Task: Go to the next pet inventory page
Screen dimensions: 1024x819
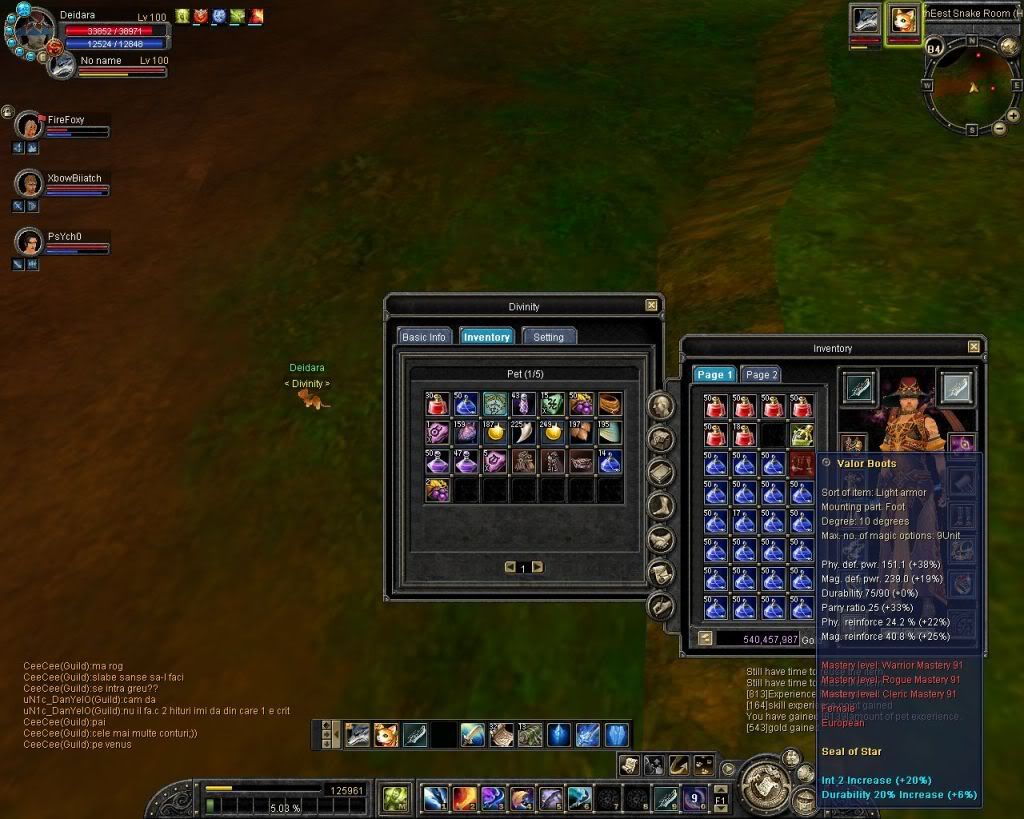Action: coord(538,567)
